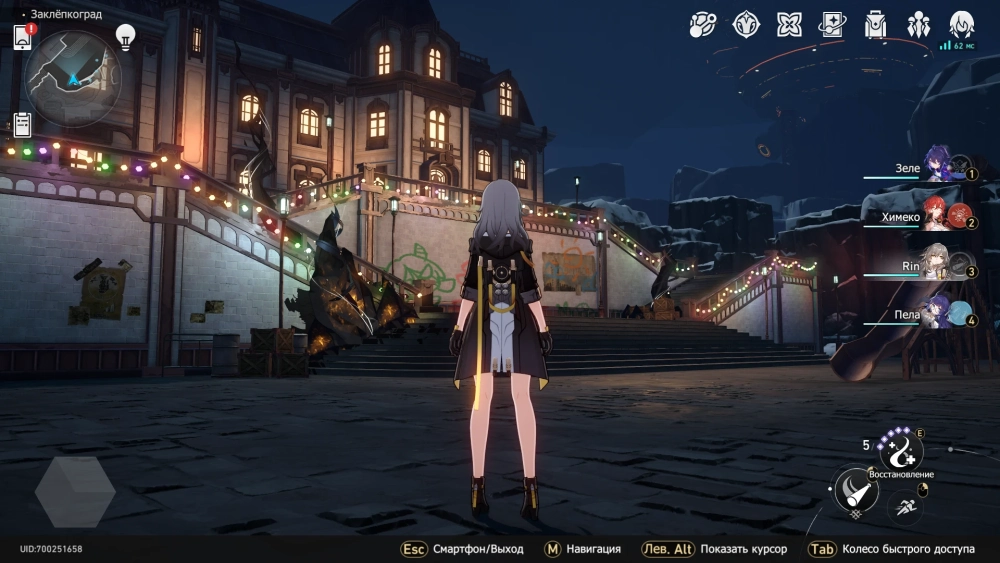
Task: Select Пела in the party list
Action: pos(940,315)
